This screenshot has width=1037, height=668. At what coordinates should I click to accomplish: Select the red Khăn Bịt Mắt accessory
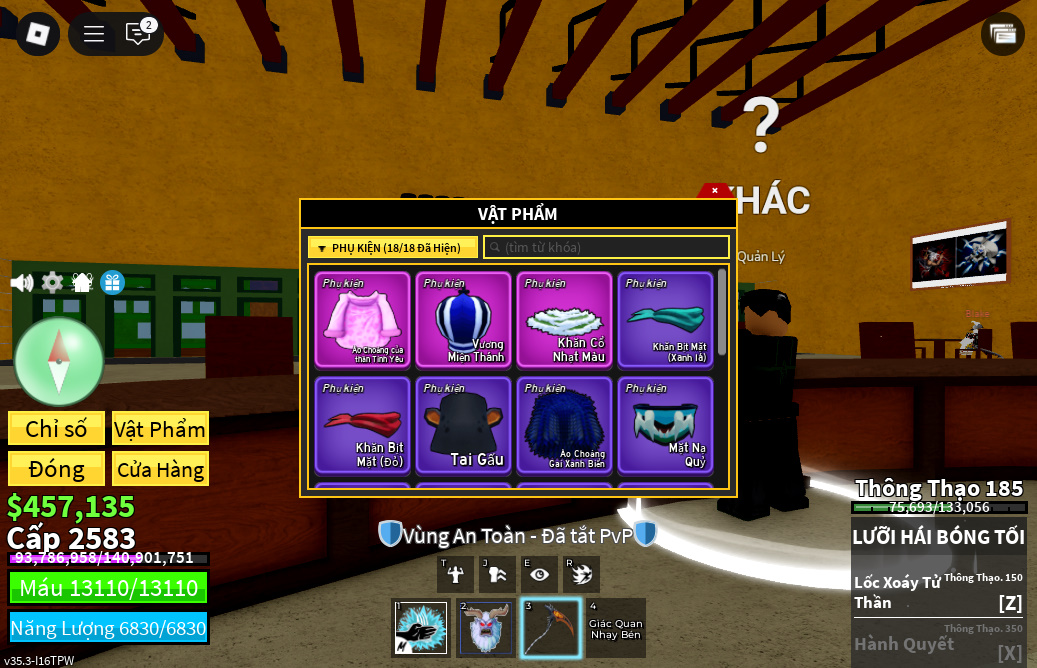362,424
